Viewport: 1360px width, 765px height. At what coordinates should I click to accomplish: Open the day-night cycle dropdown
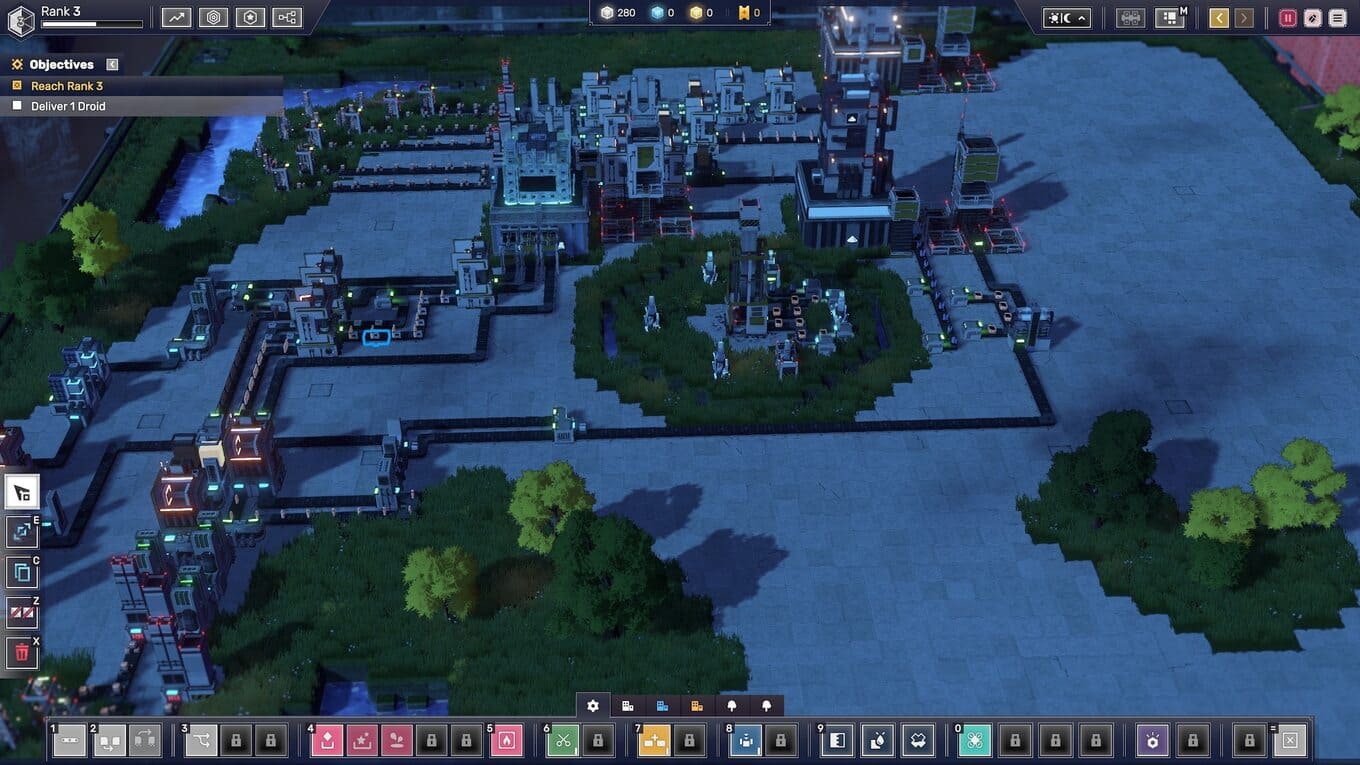coord(1066,18)
